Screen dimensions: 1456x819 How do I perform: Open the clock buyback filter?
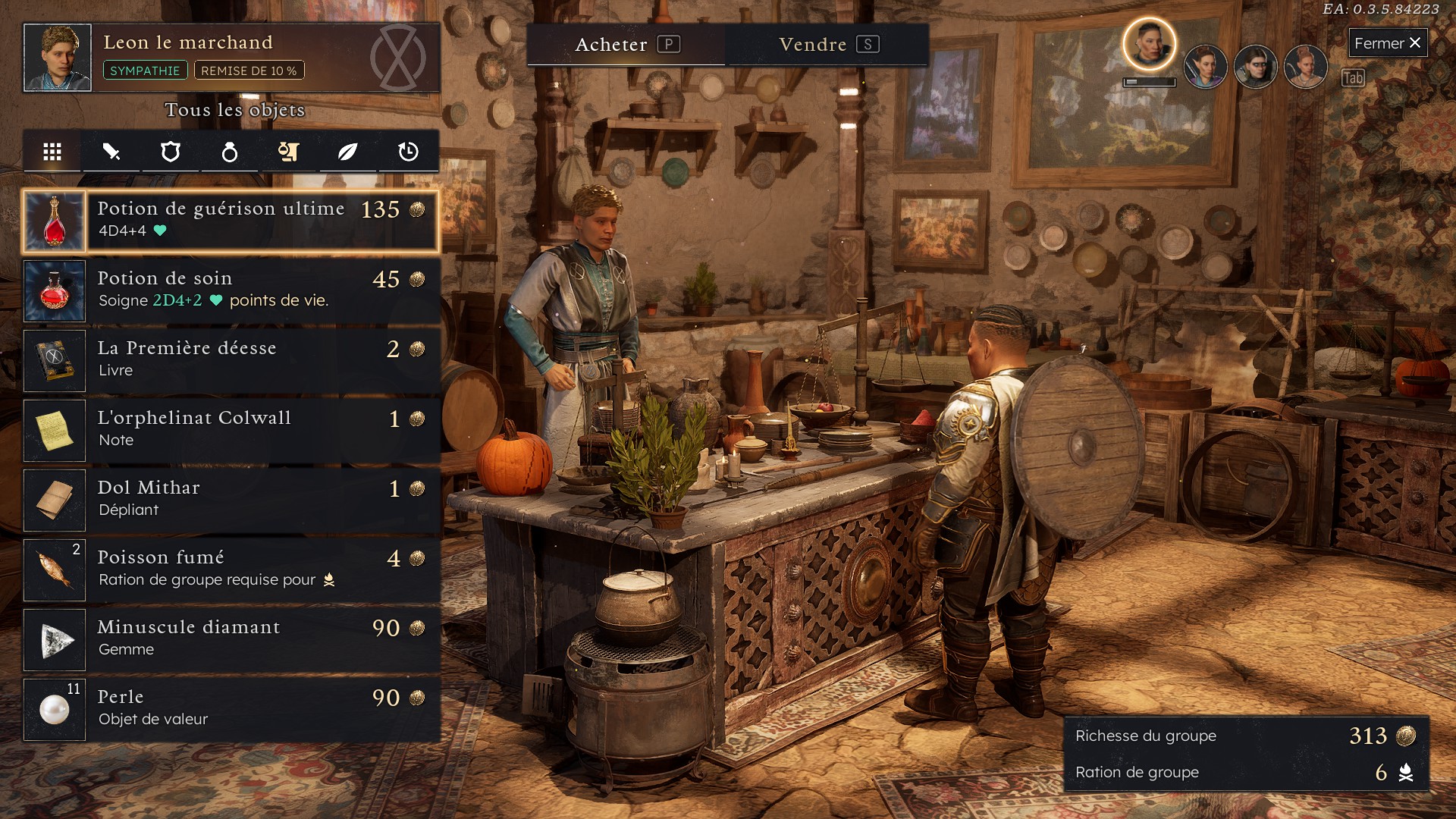(x=408, y=152)
